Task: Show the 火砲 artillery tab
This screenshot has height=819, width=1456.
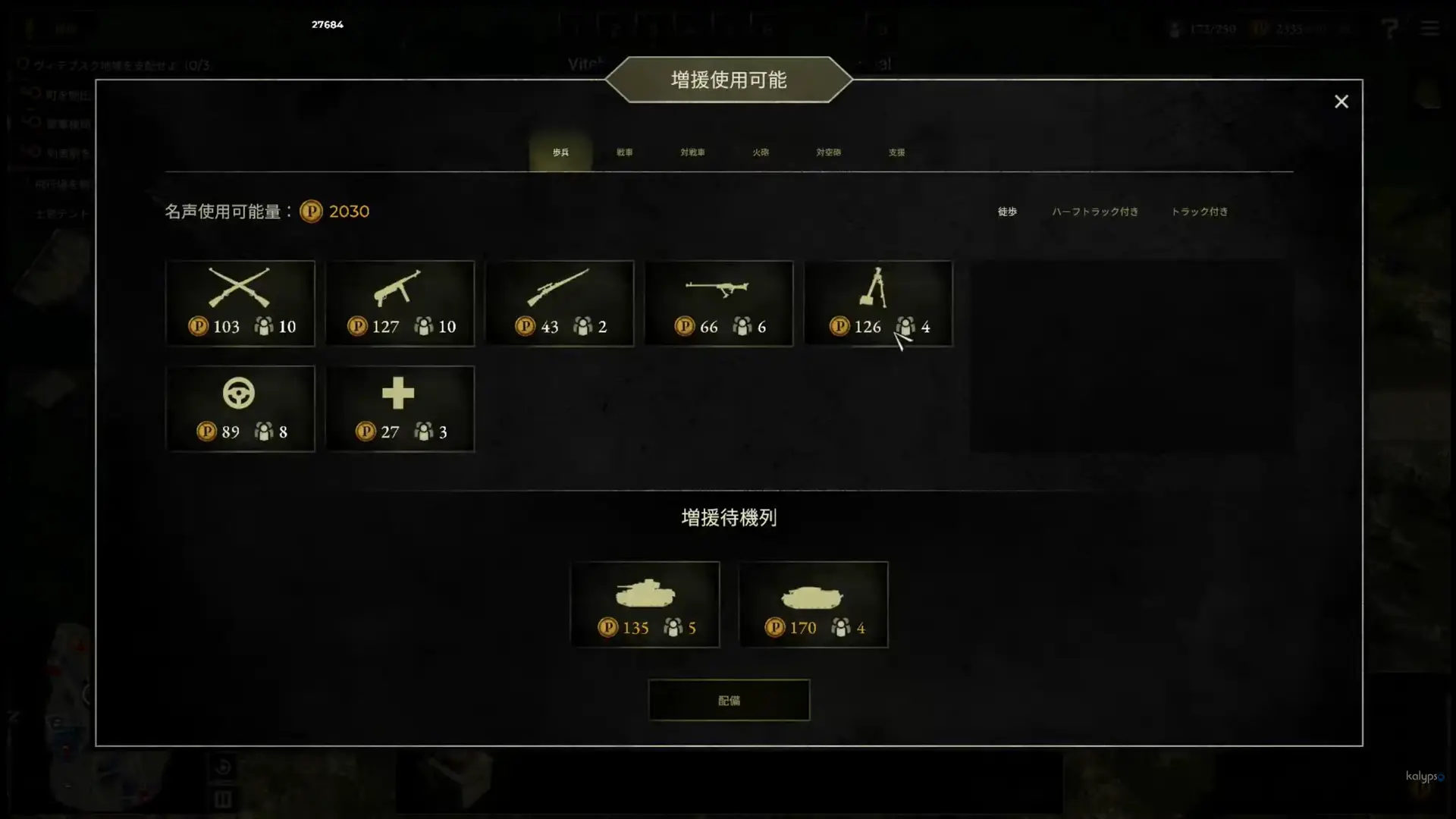Action: pyautogui.click(x=761, y=152)
